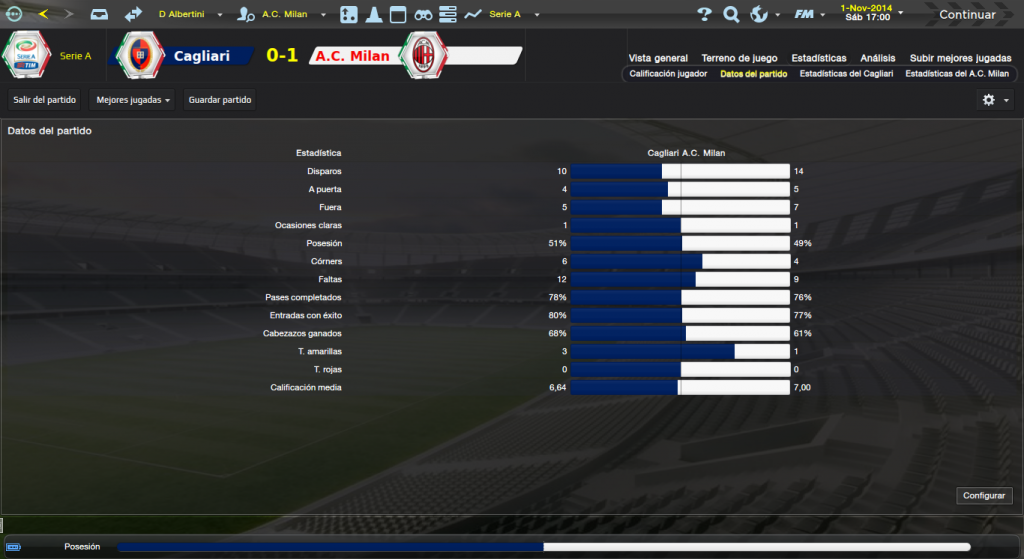
Task: Open the FM main menu dropdown
Action: click(808, 15)
